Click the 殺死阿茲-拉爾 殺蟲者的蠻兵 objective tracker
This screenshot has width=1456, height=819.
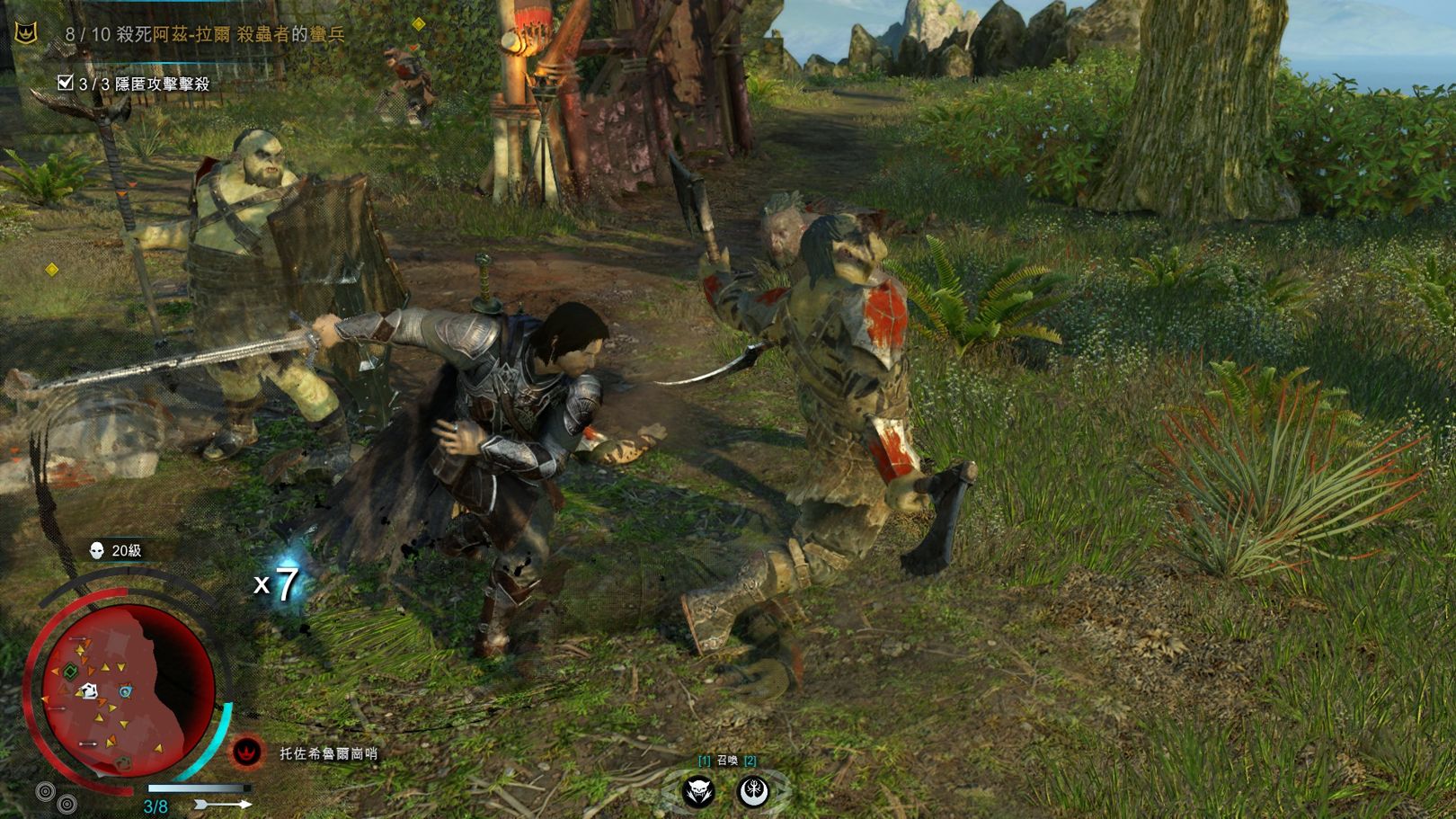[x=205, y=34]
